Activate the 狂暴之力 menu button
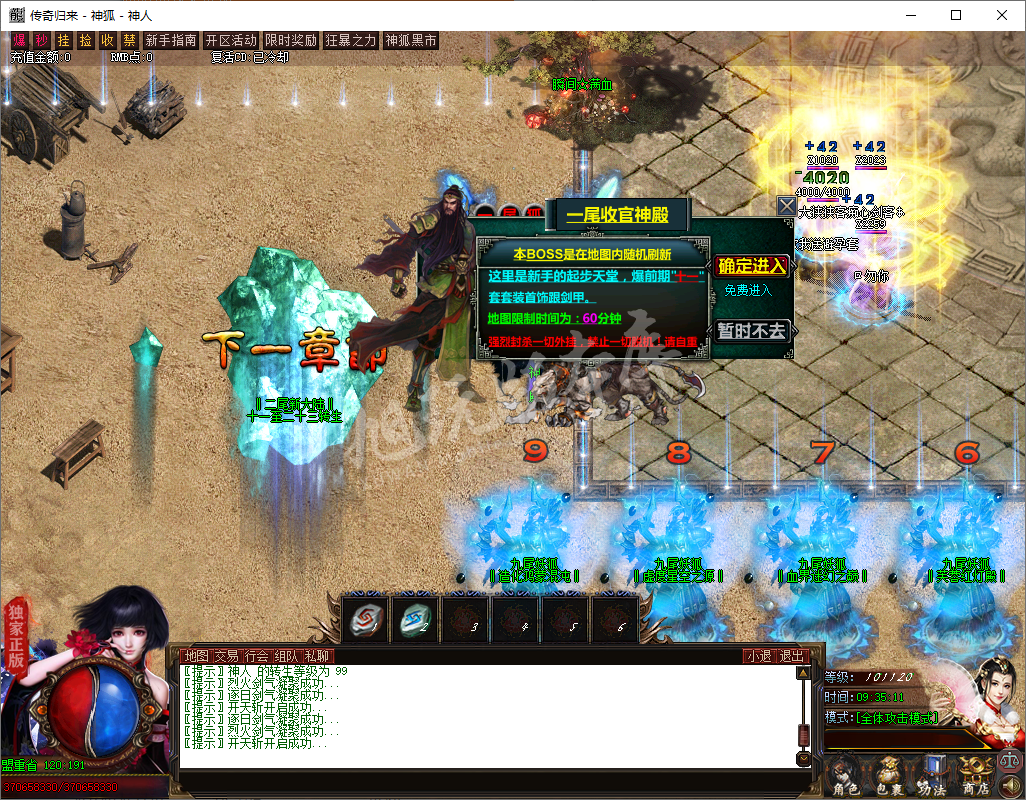The height and width of the screenshot is (800, 1026). 351,41
